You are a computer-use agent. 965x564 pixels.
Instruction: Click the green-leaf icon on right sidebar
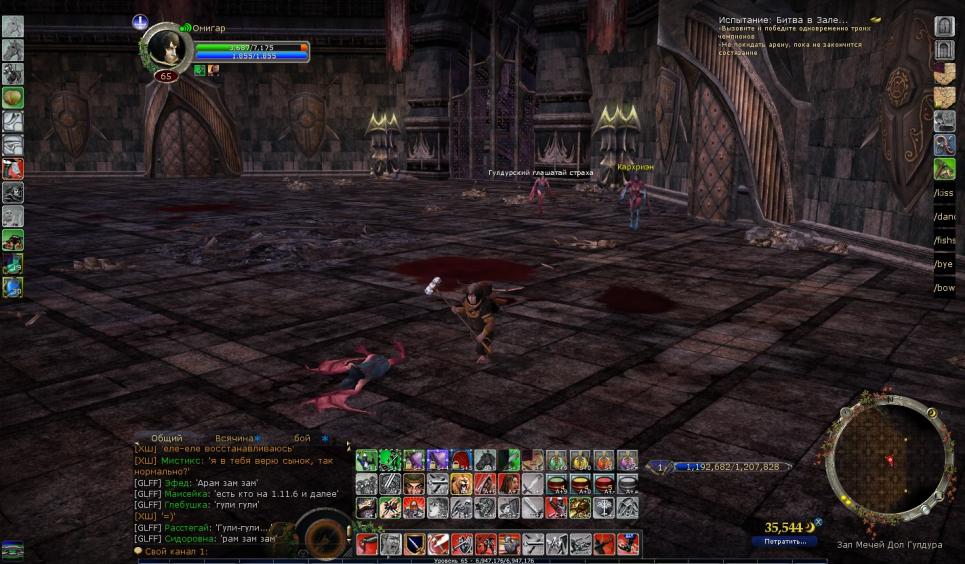pos(944,169)
